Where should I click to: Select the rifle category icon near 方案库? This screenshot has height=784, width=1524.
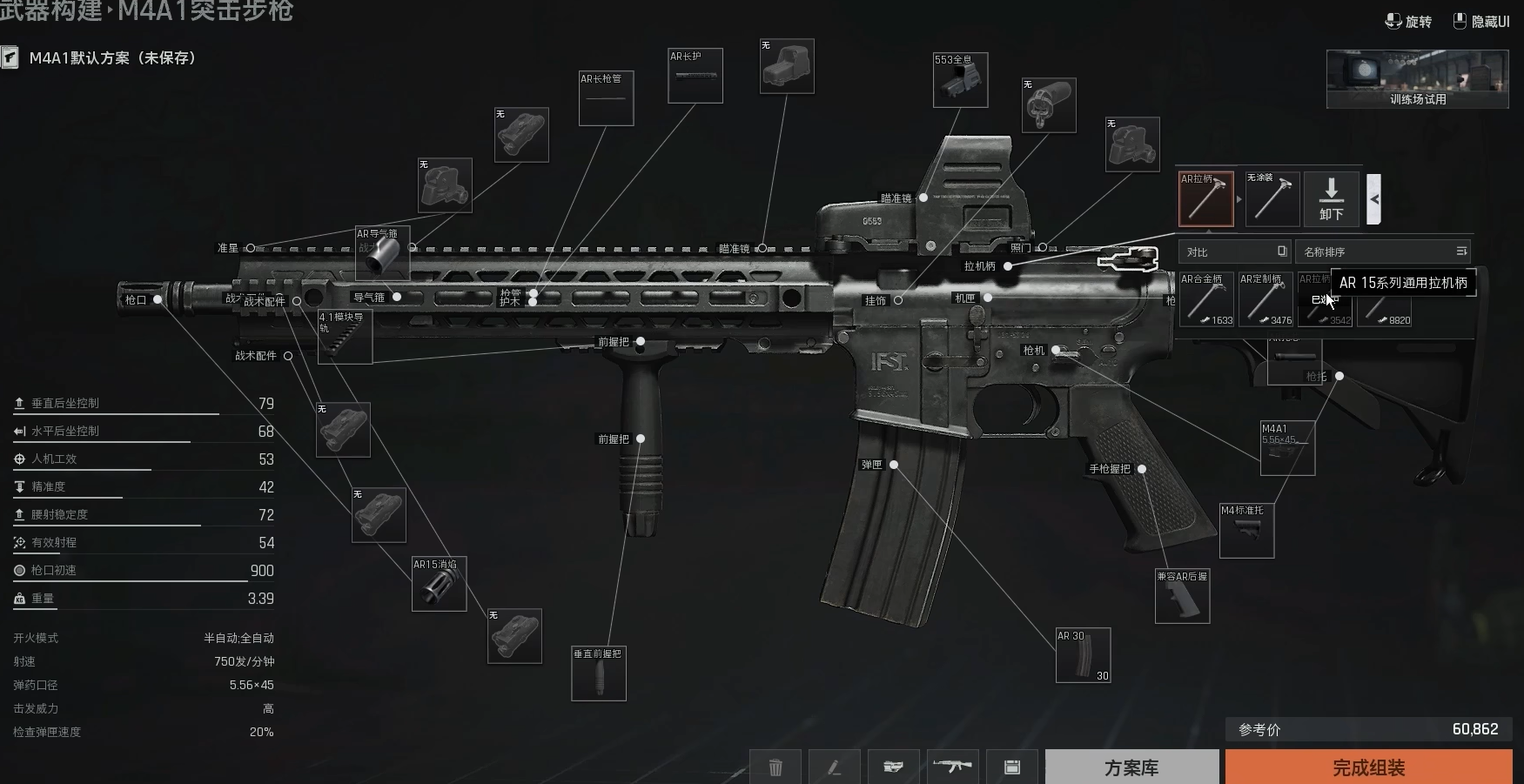point(953,767)
